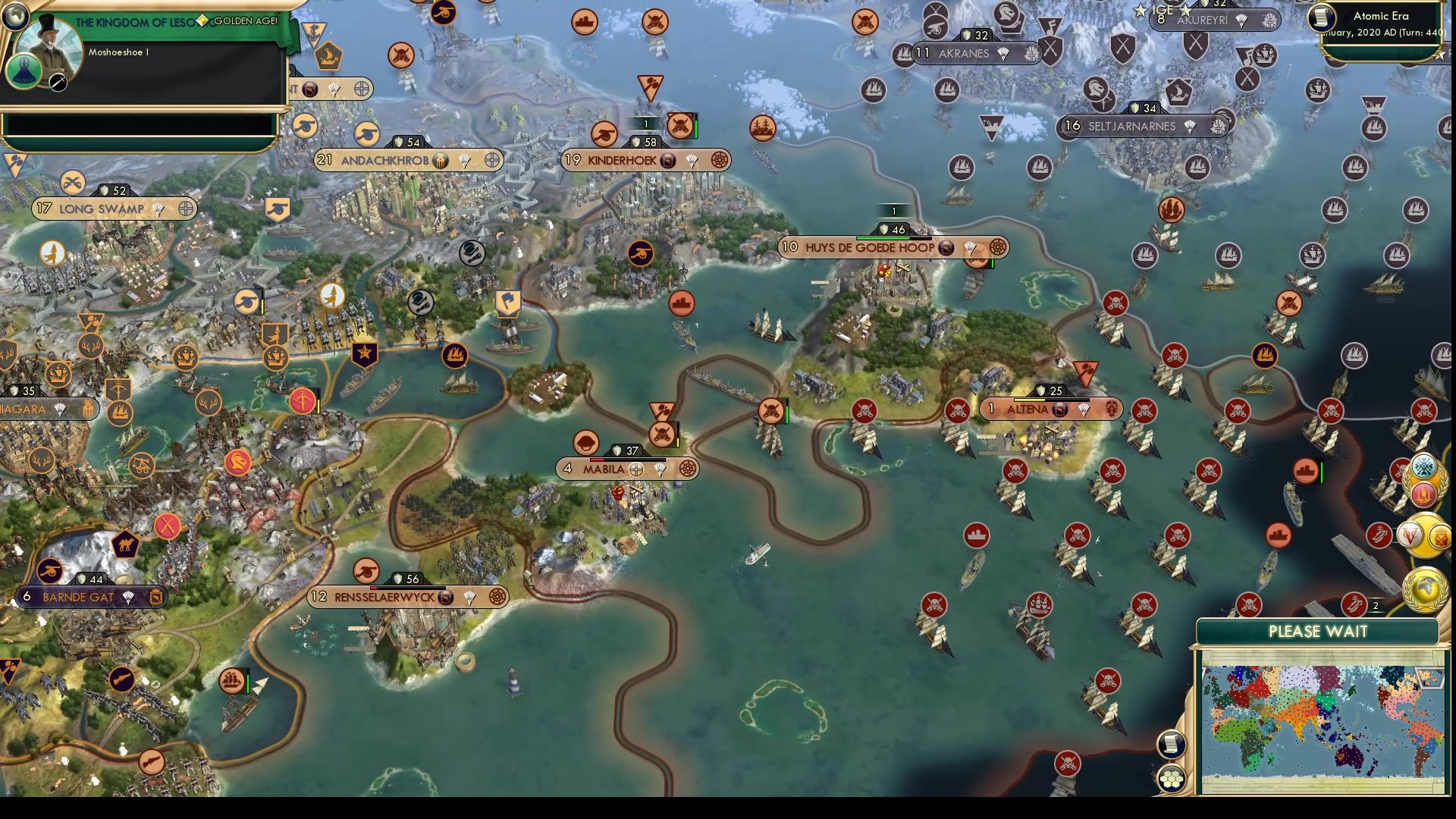1456x819 pixels.
Task: Select the Huys de Goede Hoop city banner
Action: 872,247
